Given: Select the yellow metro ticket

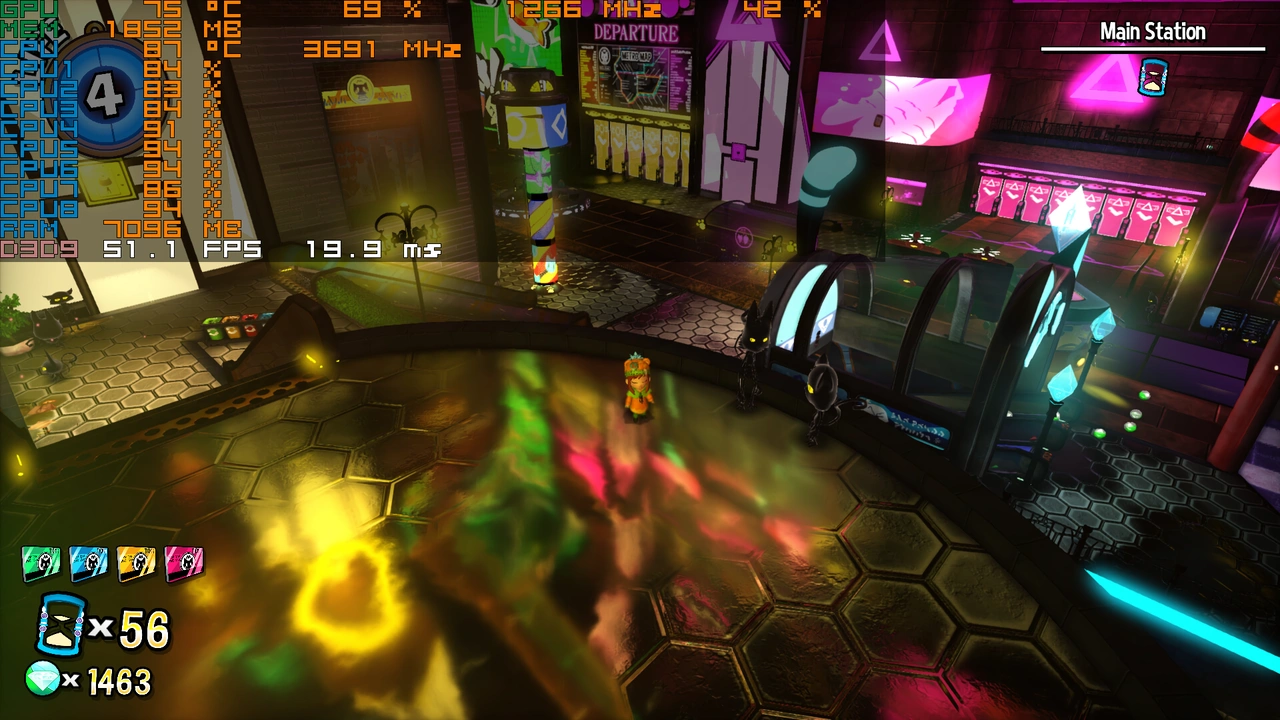Looking at the screenshot, I should [137, 564].
